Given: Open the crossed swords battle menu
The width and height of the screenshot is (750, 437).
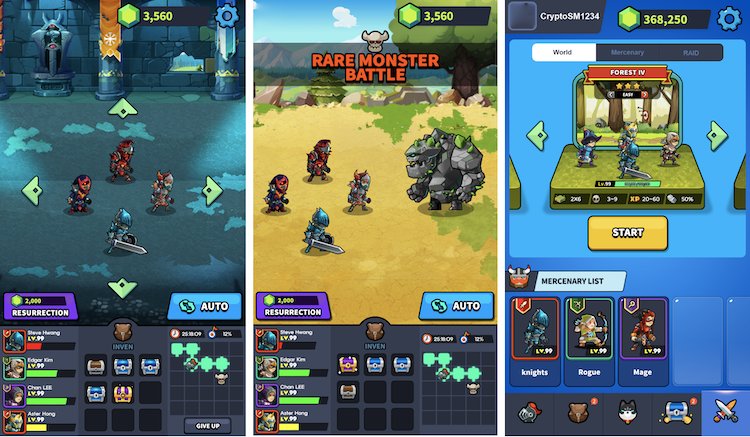Looking at the screenshot, I should [x=724, y=412].
